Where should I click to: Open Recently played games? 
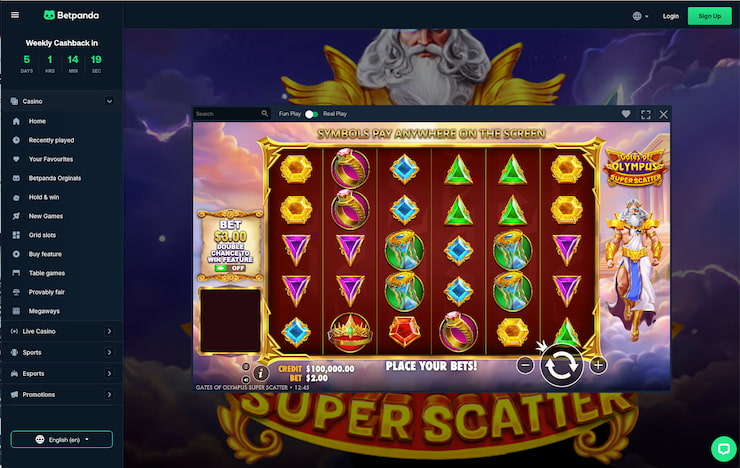point(51,140)
